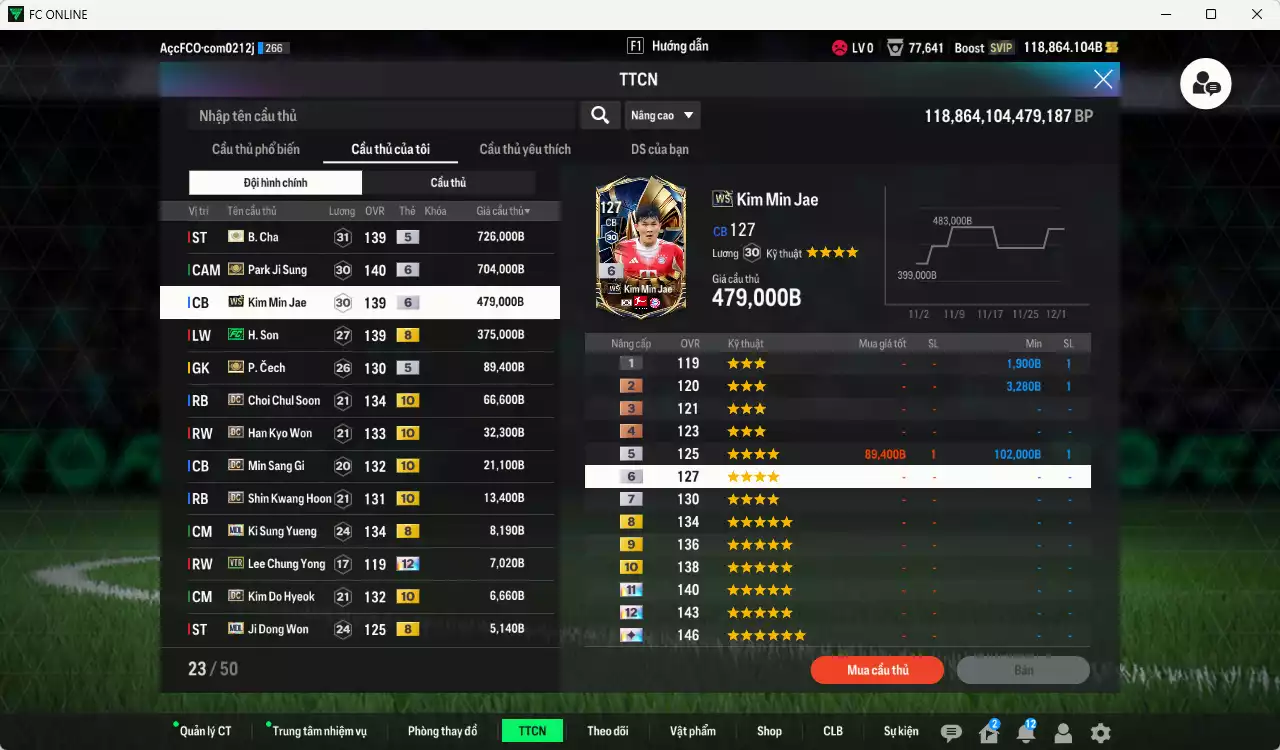The height and width of the screenshot is (750, 1280).
Task: Expand the Nâng cao advanced filter dropdown
Action: click(662, 115)
